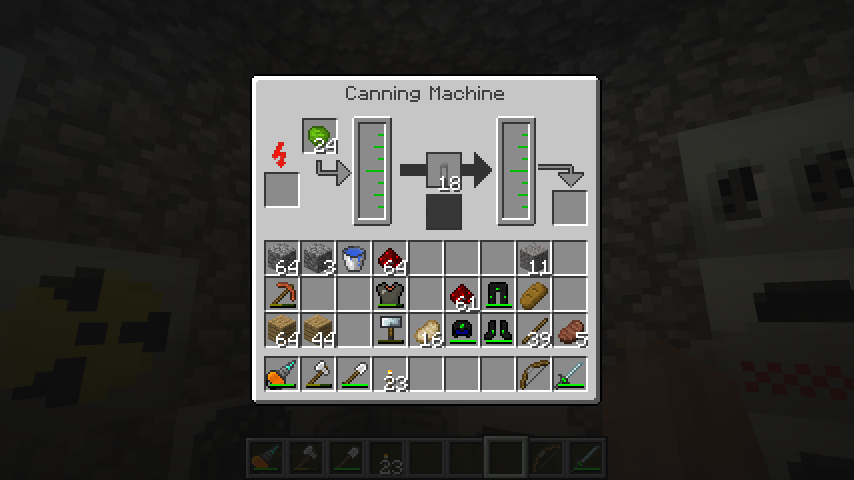The height and width of the screenshot is (480, 854).
Task: Pick up the bow from the hotbar
Action: 534,375
